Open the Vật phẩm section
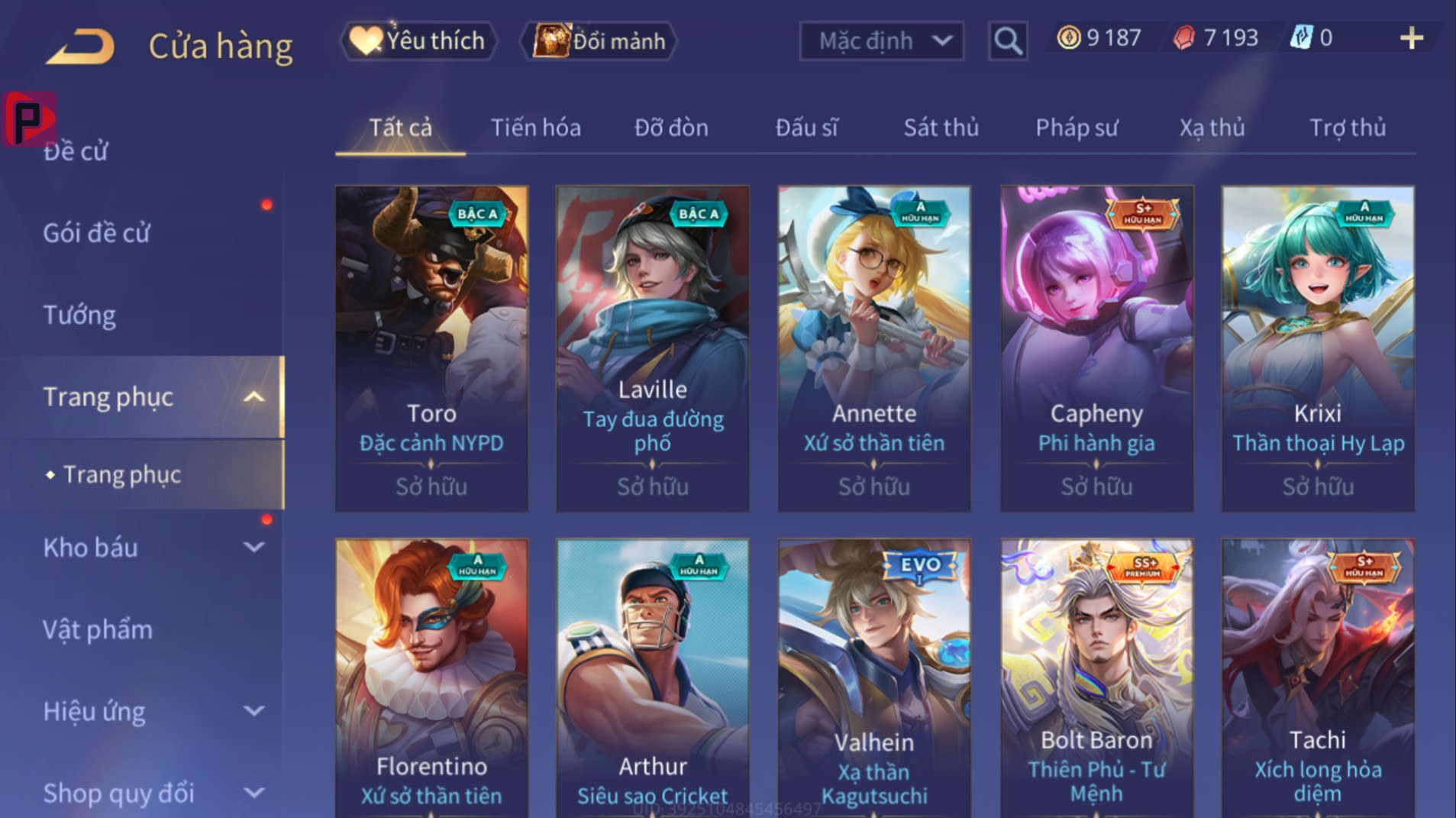 pyautogui.click(x=98, y=629)
